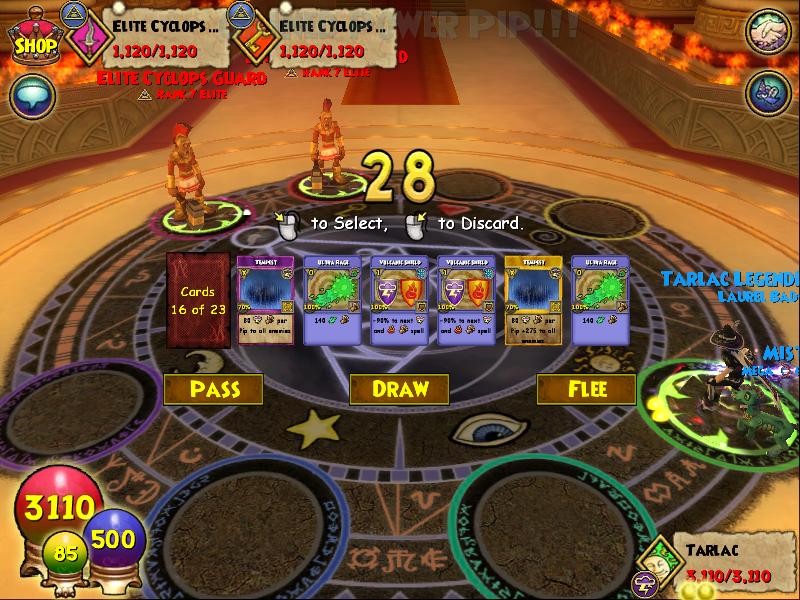Draw a new card
Viewport: 800px width, 600px height.
point(399,389)
